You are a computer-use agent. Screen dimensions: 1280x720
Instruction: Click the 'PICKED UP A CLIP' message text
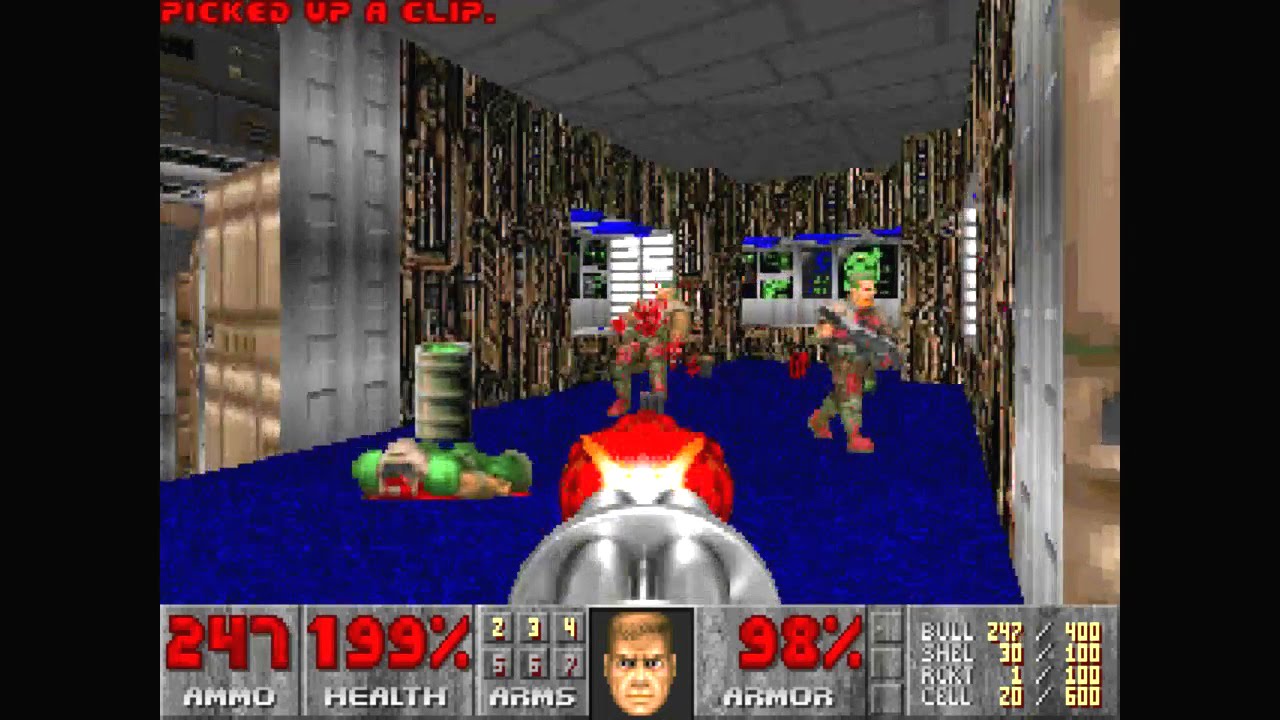click(x=330, y=12)
